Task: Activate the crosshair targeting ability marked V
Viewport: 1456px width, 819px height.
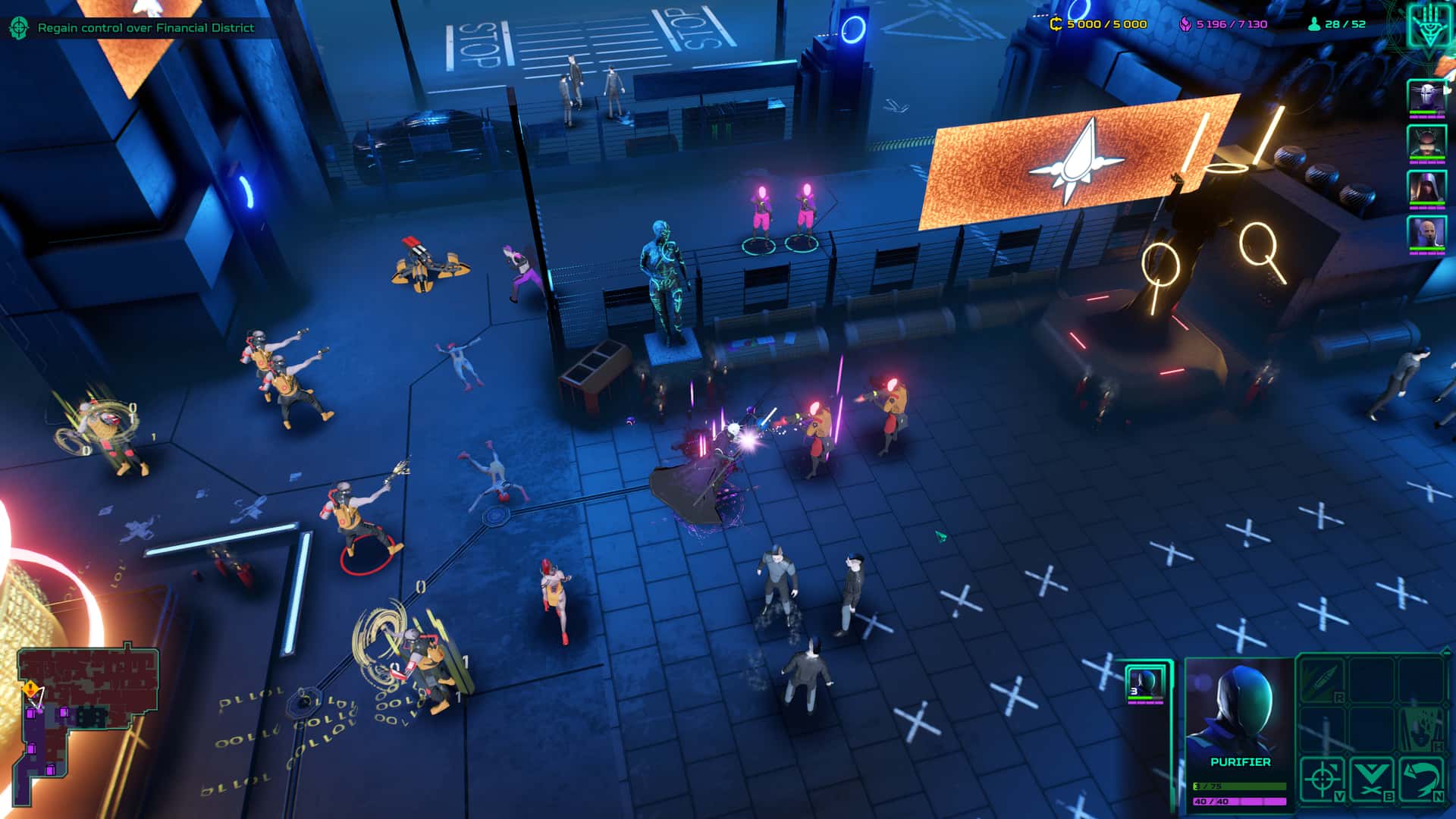Action: (x=1324, y=778)
